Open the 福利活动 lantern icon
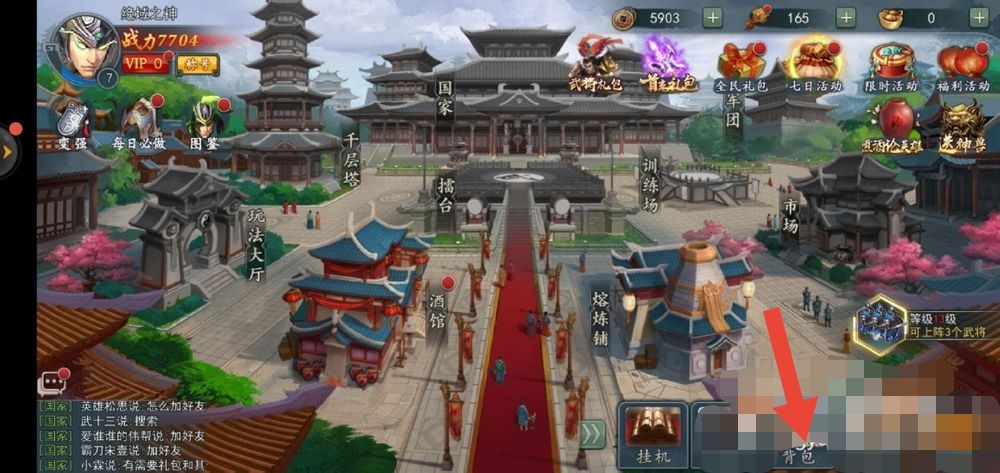 click(x=962, y=63)
